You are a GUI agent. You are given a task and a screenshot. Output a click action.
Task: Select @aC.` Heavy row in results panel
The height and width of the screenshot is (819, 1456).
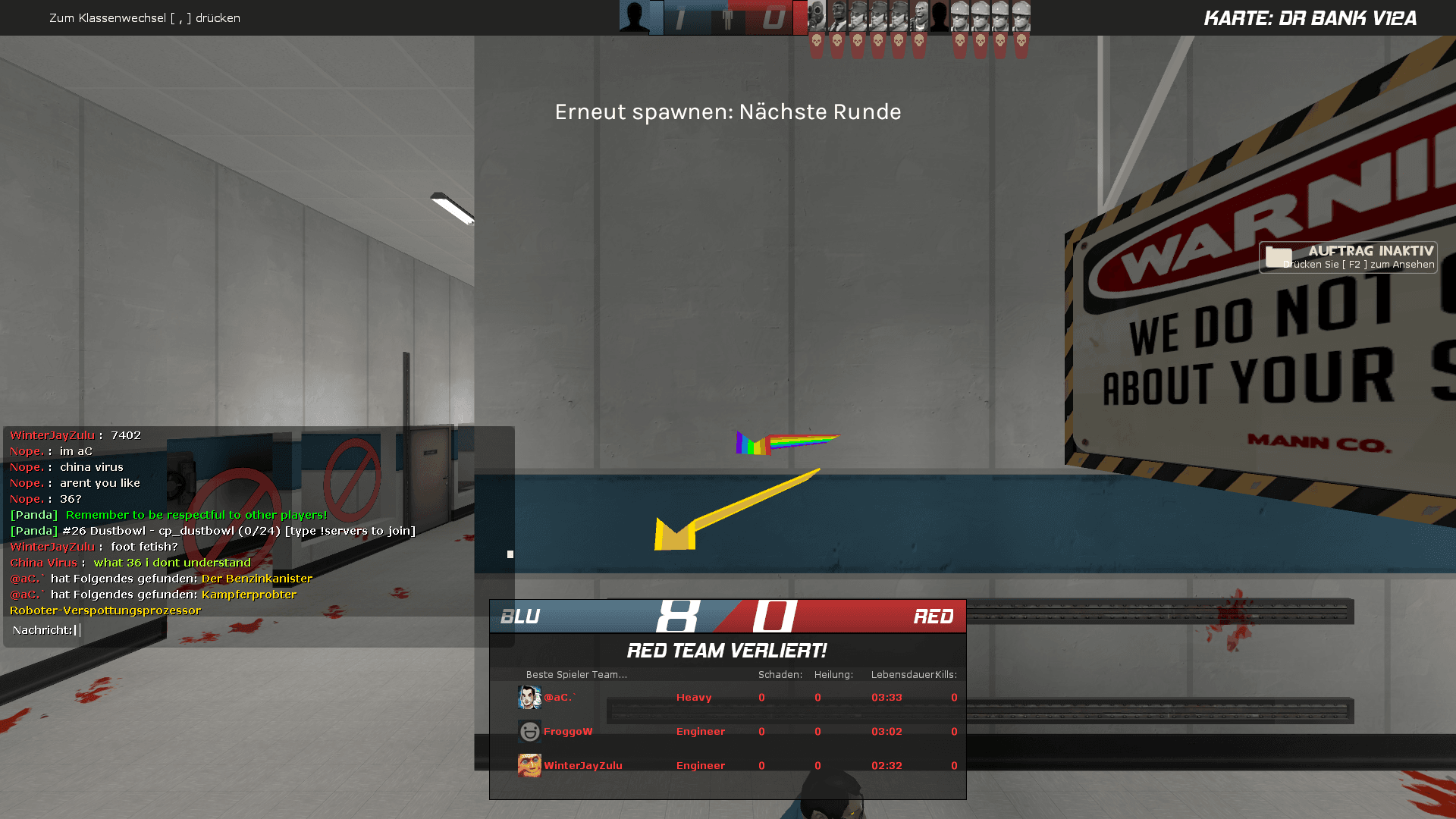728,698
